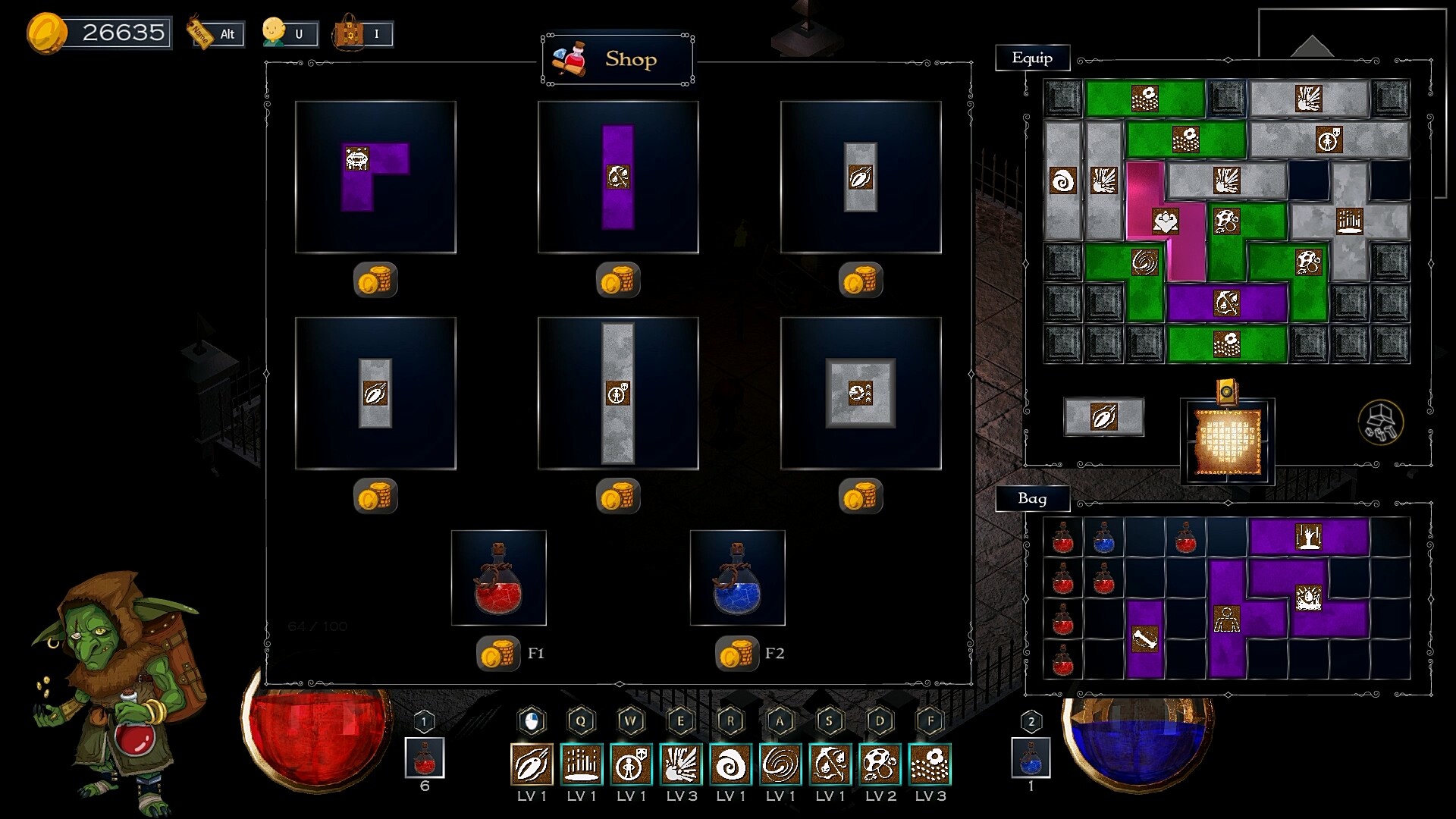The height and width of the screenshot is (819, 1456).
Task: Choose the long grey bar shop piece
Action: (x=618, y=393)
